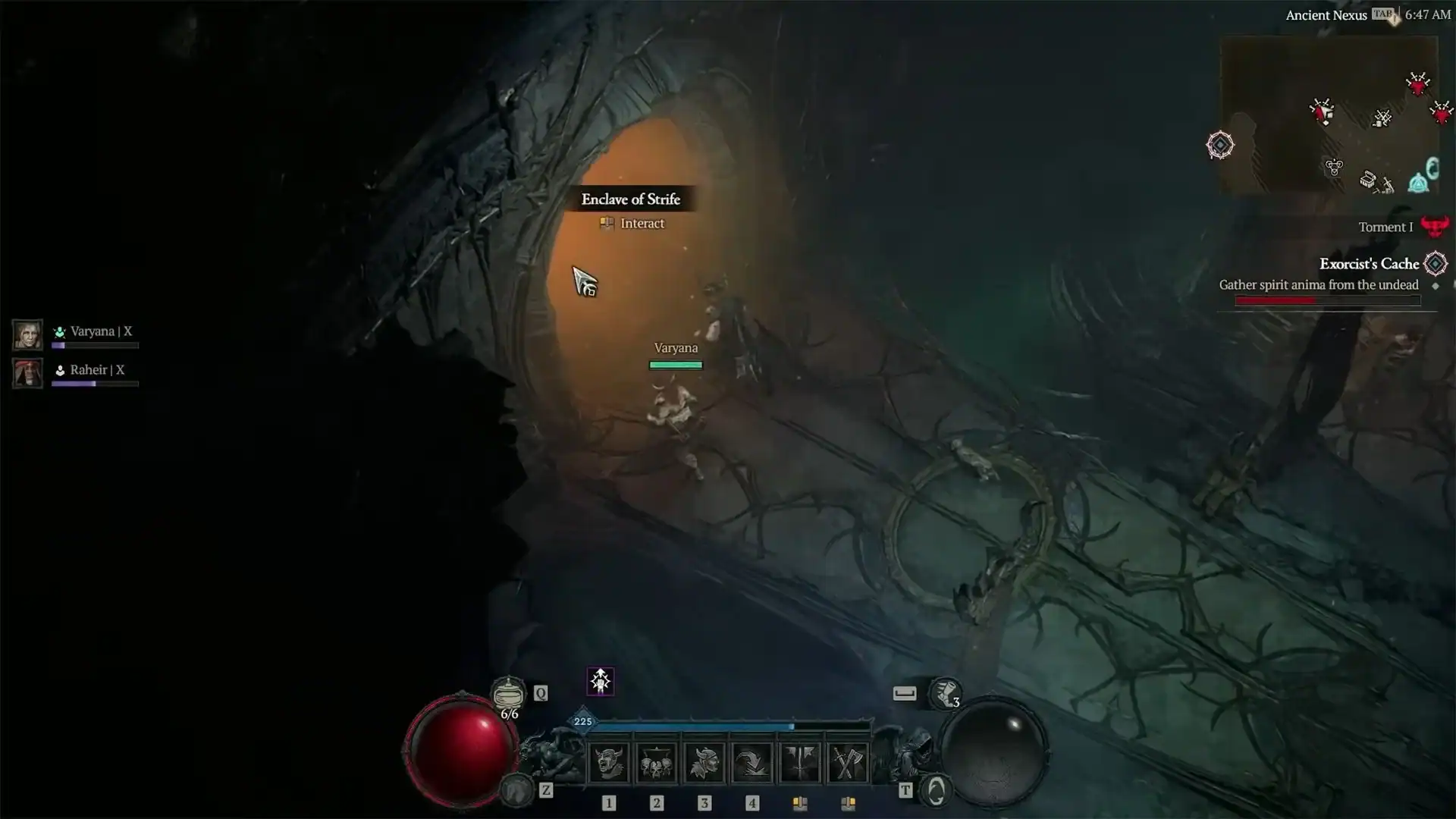1456x819 pixels.
Task: Select Raheir's party portrait
Action: [27, 373]
